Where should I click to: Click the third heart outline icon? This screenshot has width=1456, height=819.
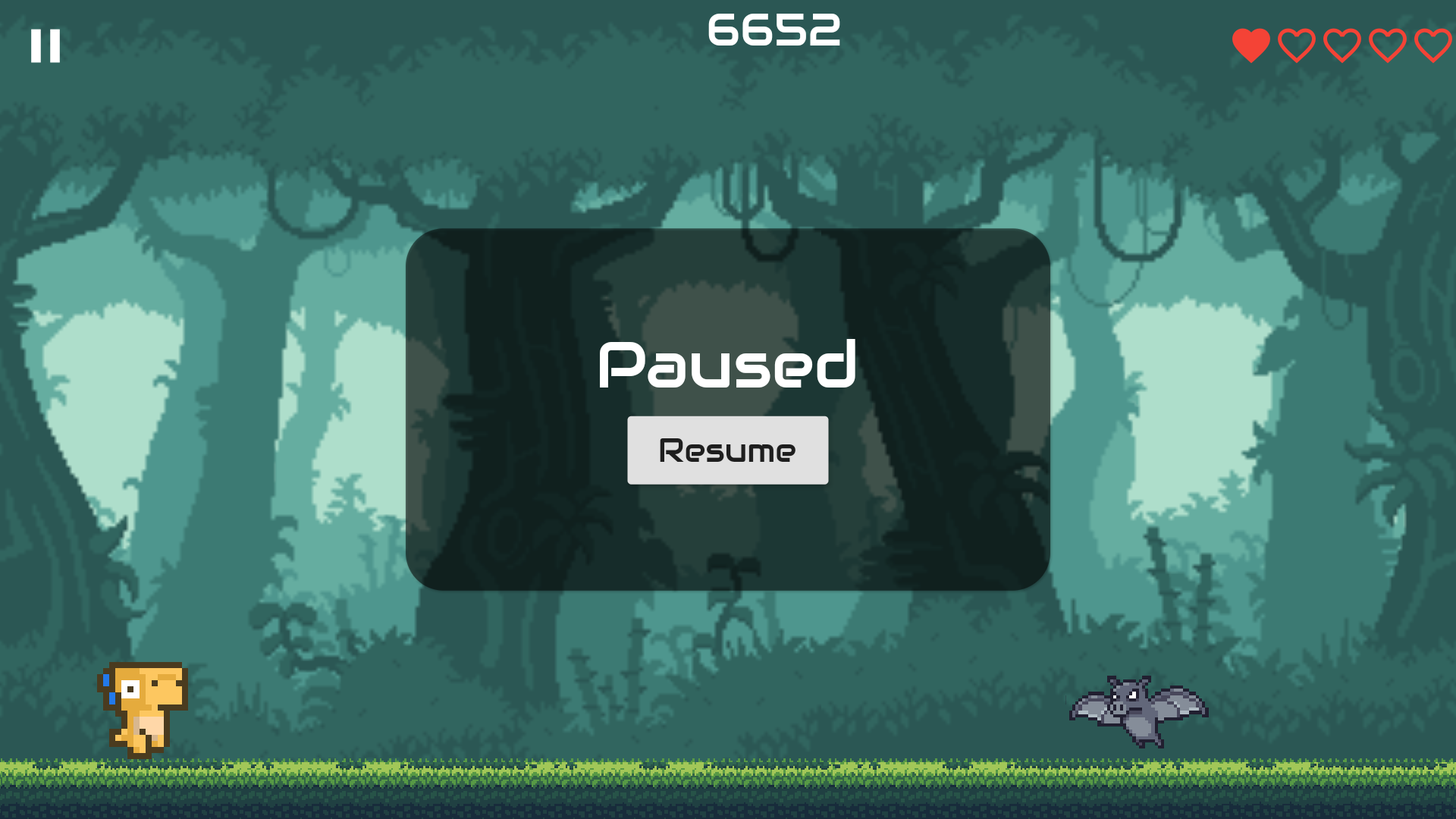pyautogui.click(x=1341, y=45)
